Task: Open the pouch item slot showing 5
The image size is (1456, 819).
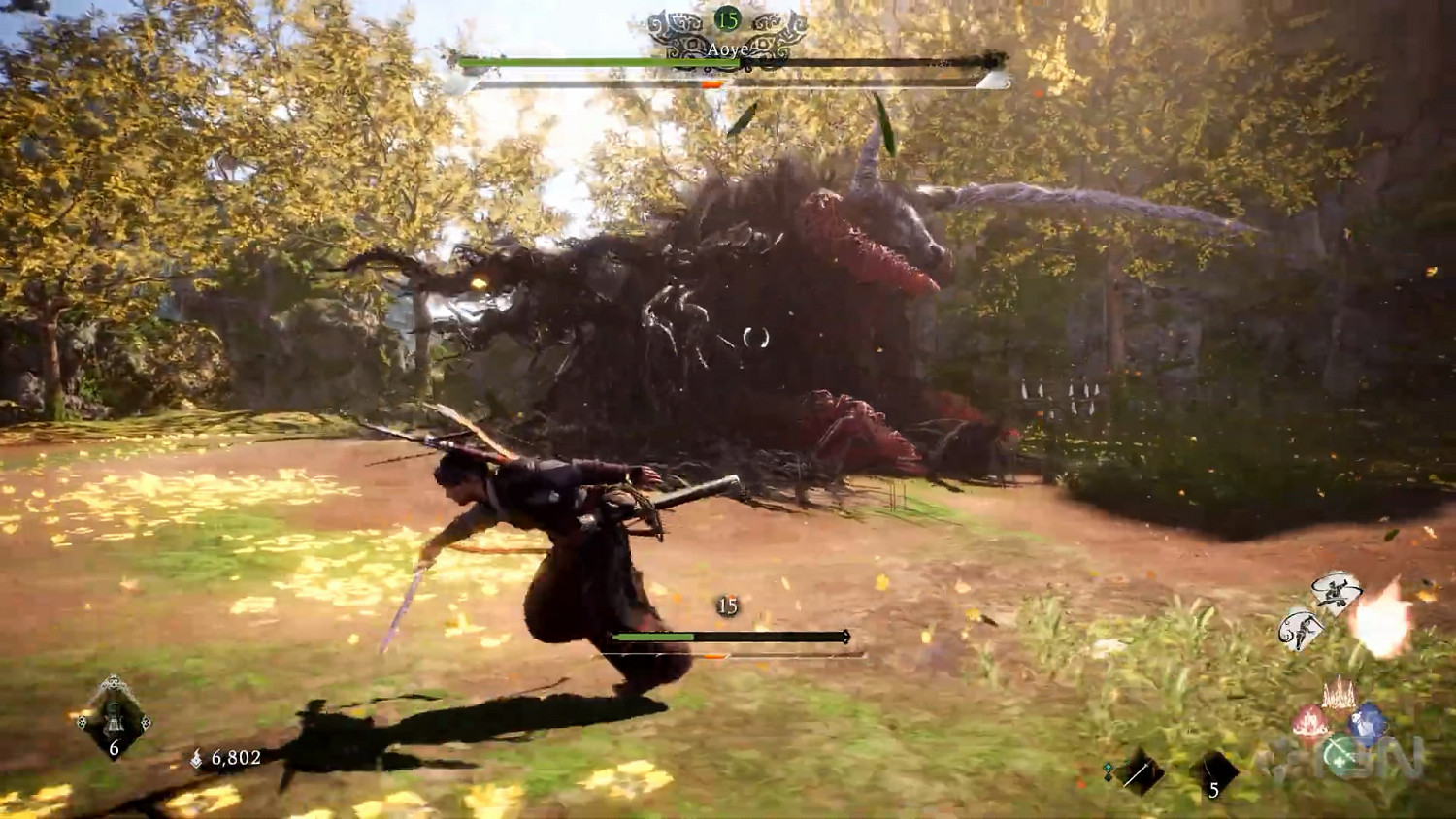Action: tap(1215, 773)
